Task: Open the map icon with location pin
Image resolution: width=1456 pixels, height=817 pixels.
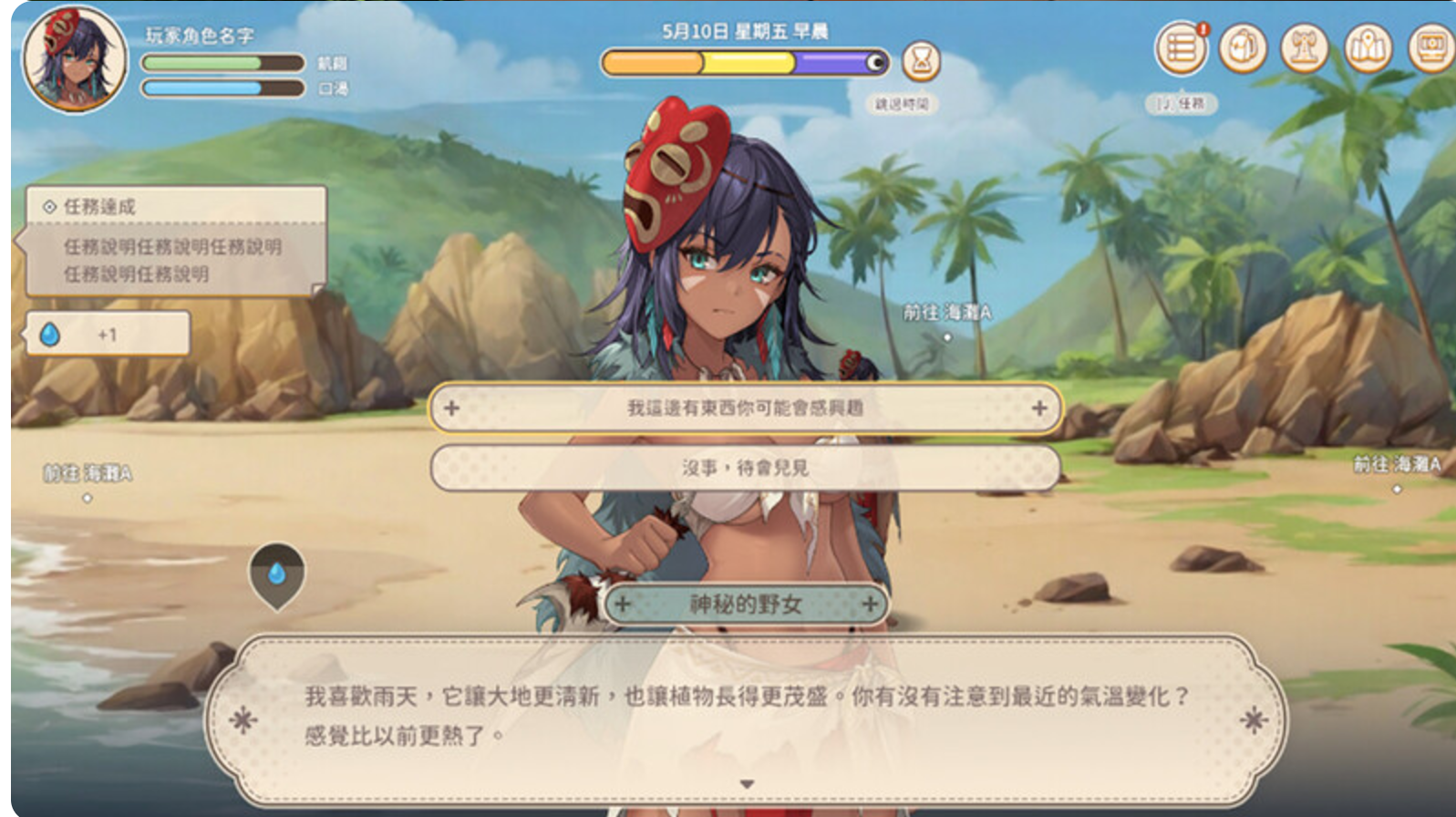Action: coord(1367,48)
